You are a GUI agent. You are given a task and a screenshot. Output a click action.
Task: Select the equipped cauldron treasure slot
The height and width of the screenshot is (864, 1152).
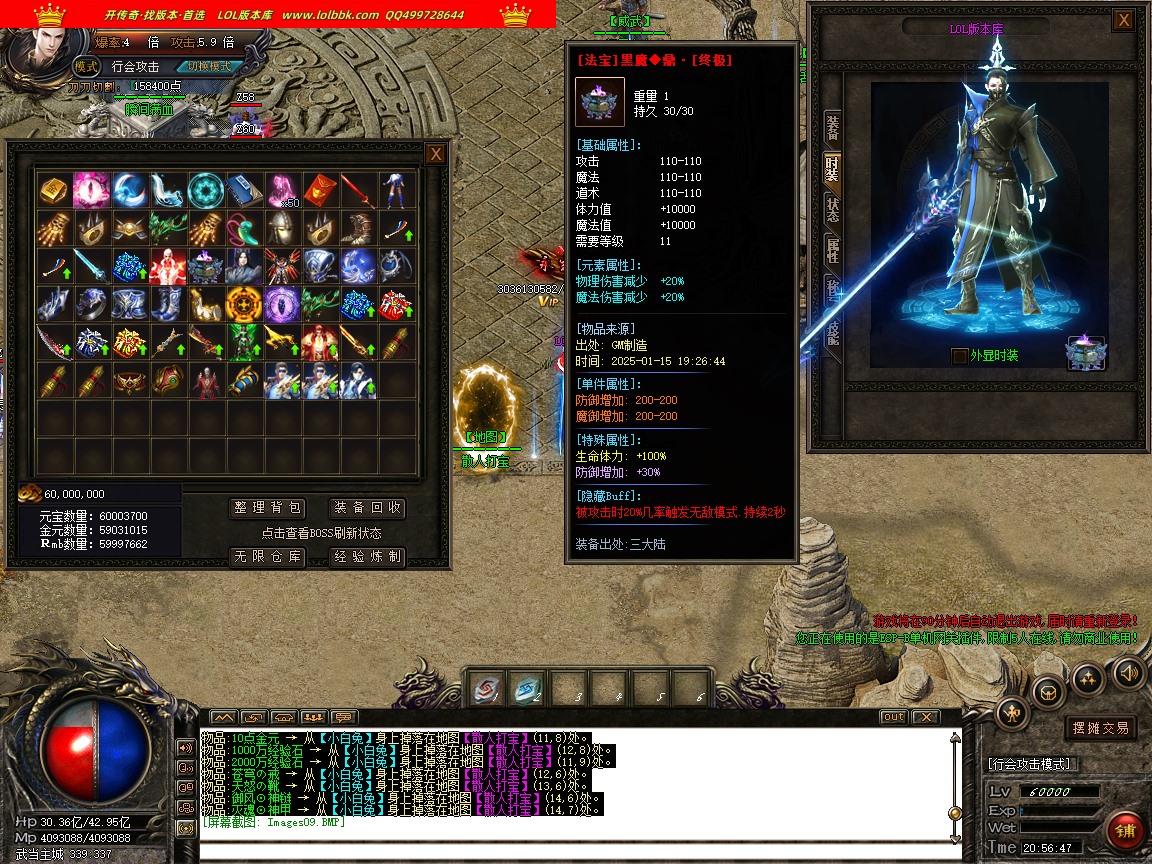click(1086, 352)
